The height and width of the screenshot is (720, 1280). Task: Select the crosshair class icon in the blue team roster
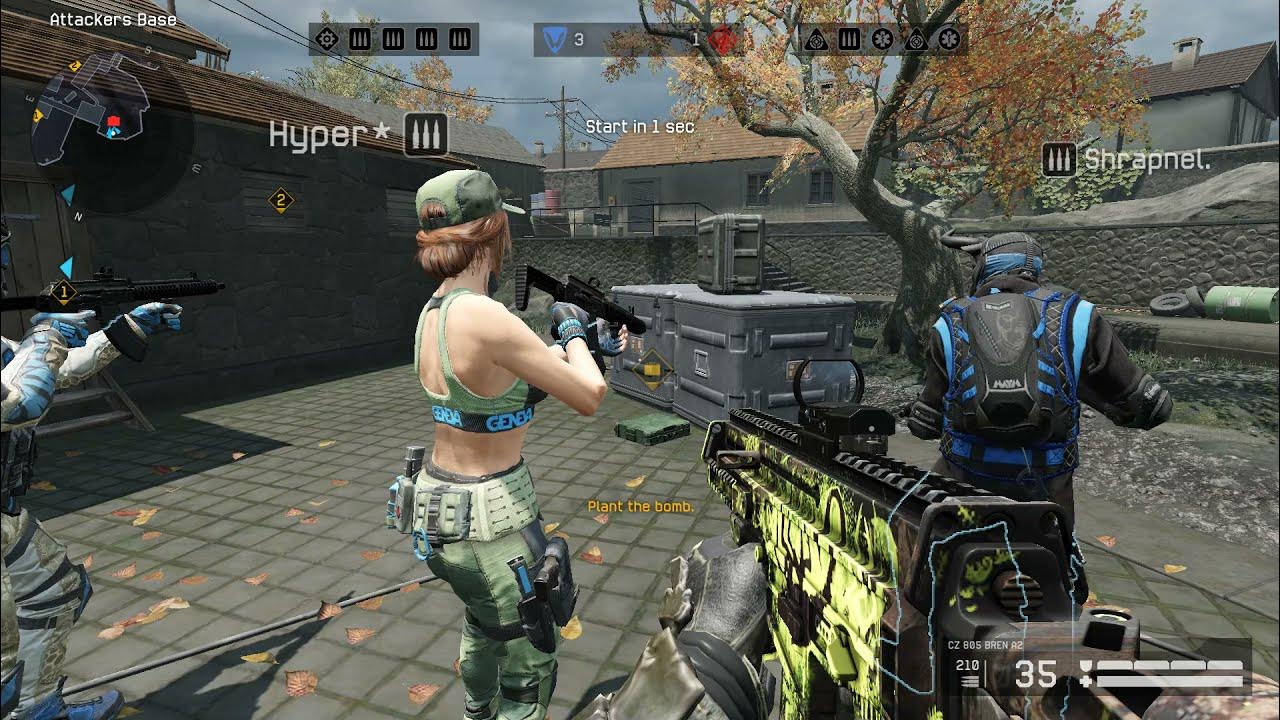(x=326, y=39)
